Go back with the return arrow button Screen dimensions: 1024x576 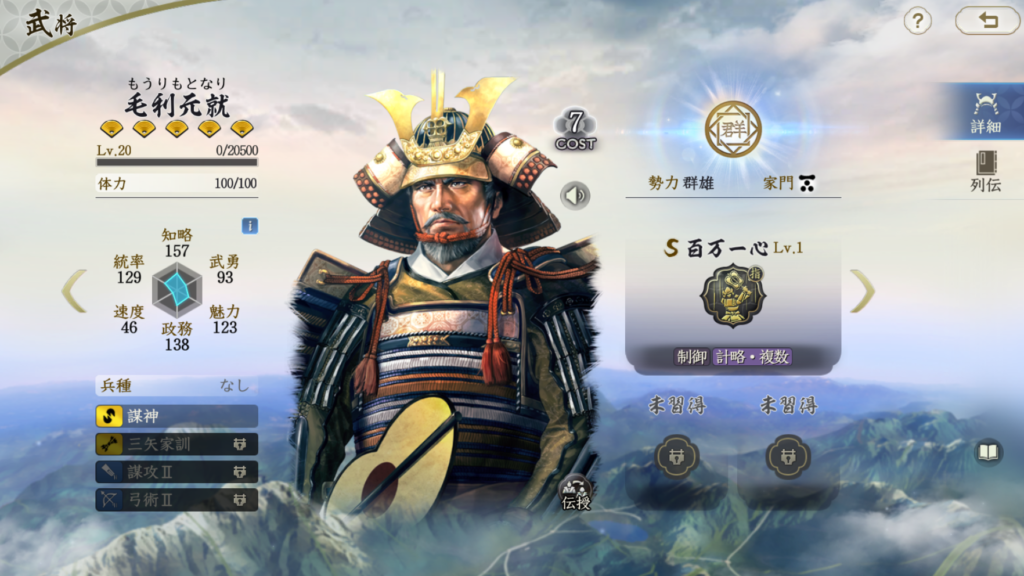pyautogui.click(x=987, y=21)
